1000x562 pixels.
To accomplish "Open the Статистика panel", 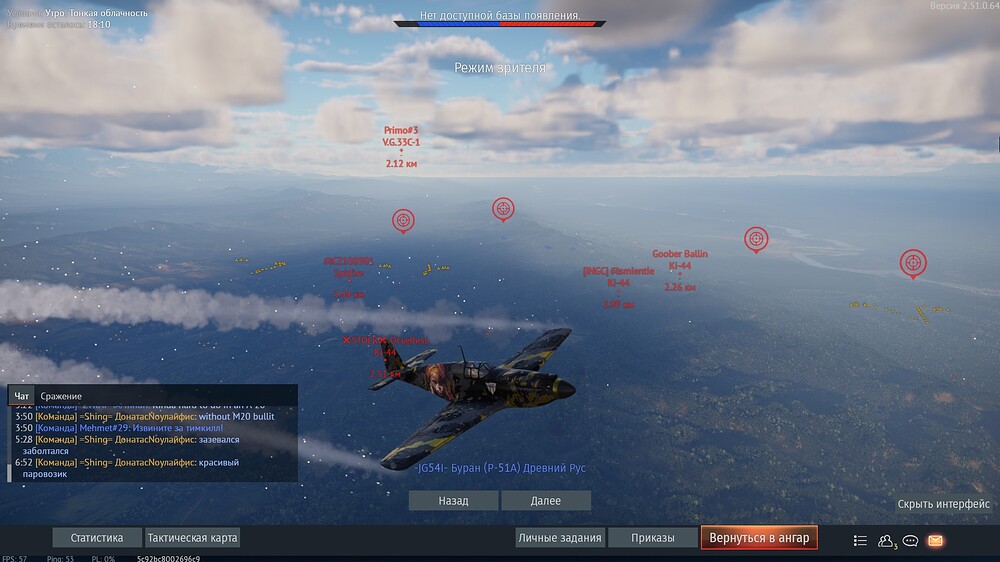I will point(97,538).
